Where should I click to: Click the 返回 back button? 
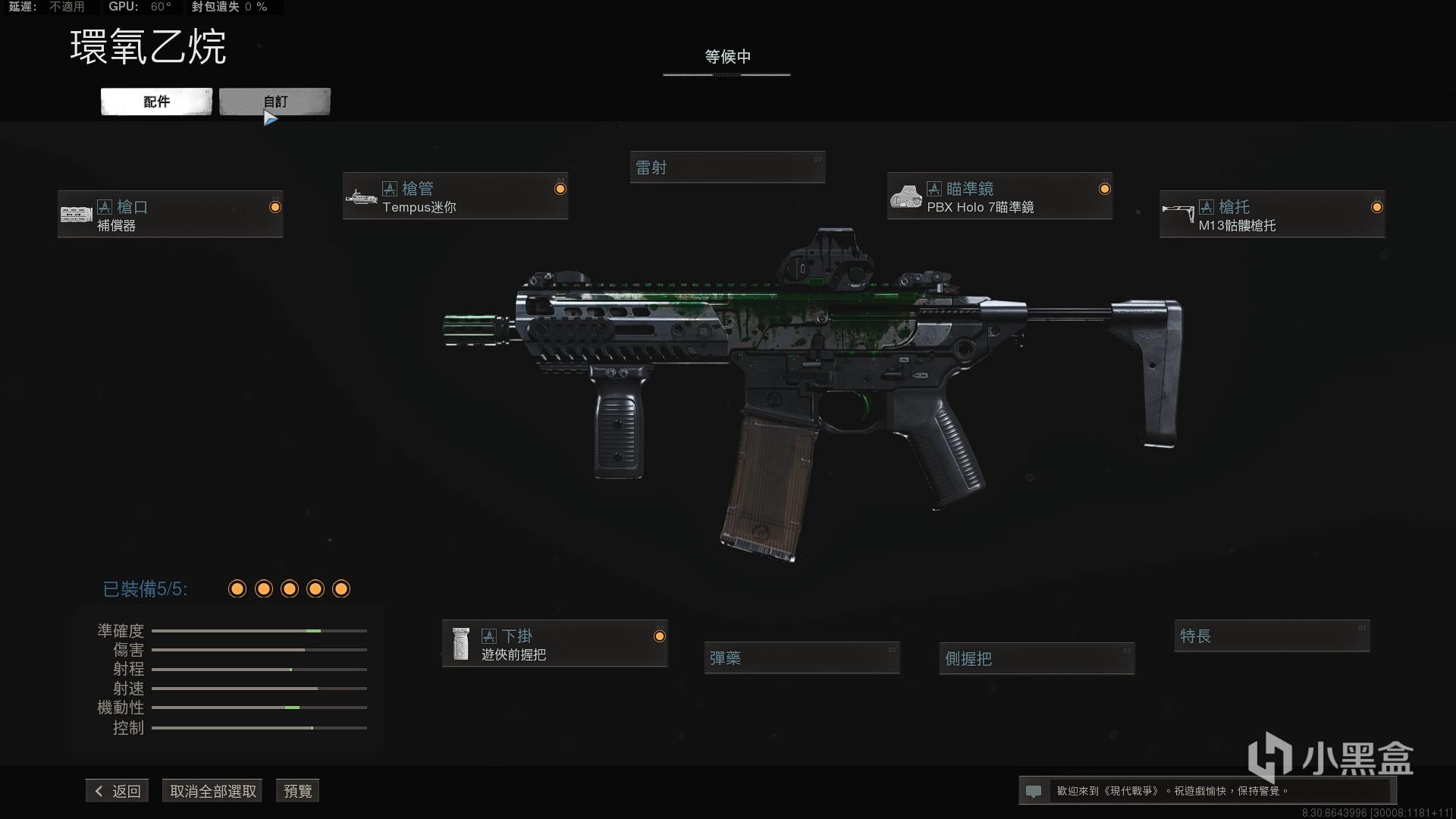[118, 791]
